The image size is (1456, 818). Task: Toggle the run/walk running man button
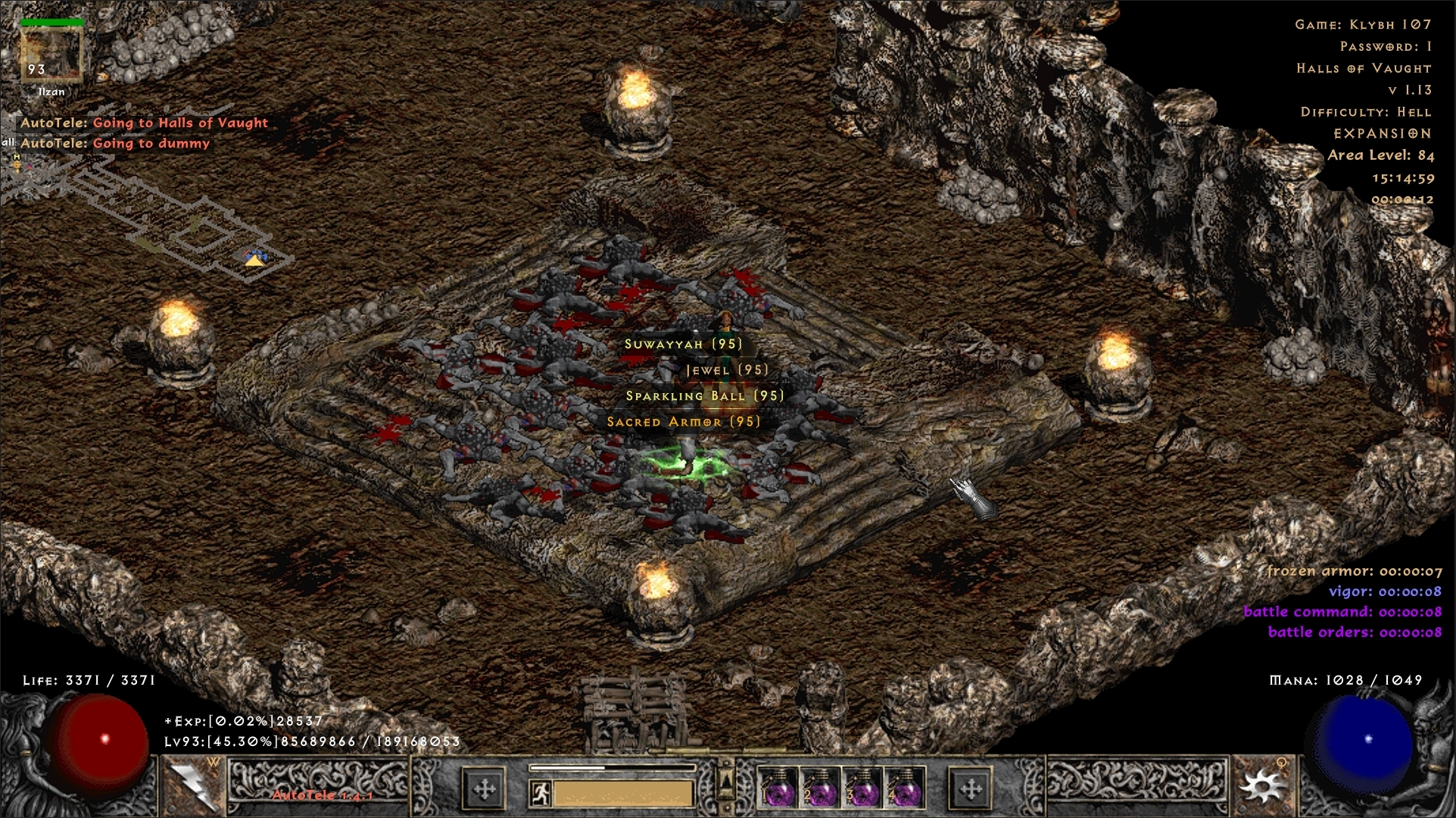(540, 792)
